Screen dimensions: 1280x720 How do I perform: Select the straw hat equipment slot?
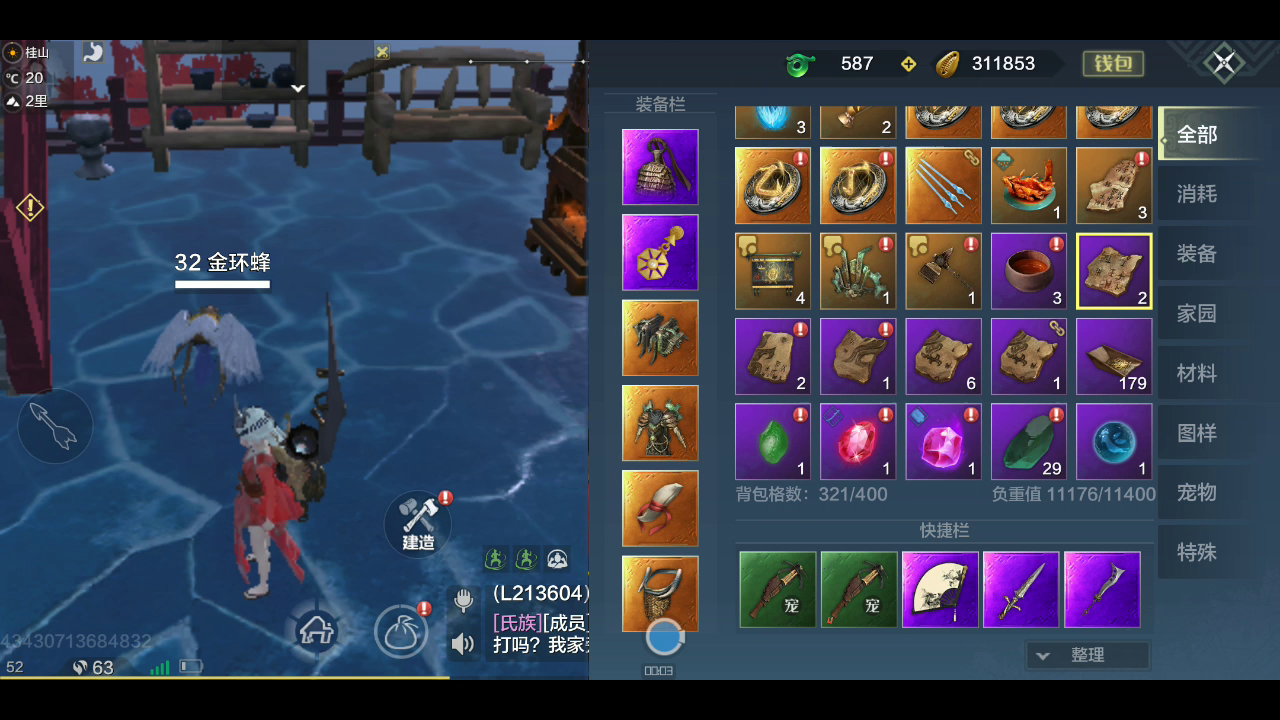point(660,167)
